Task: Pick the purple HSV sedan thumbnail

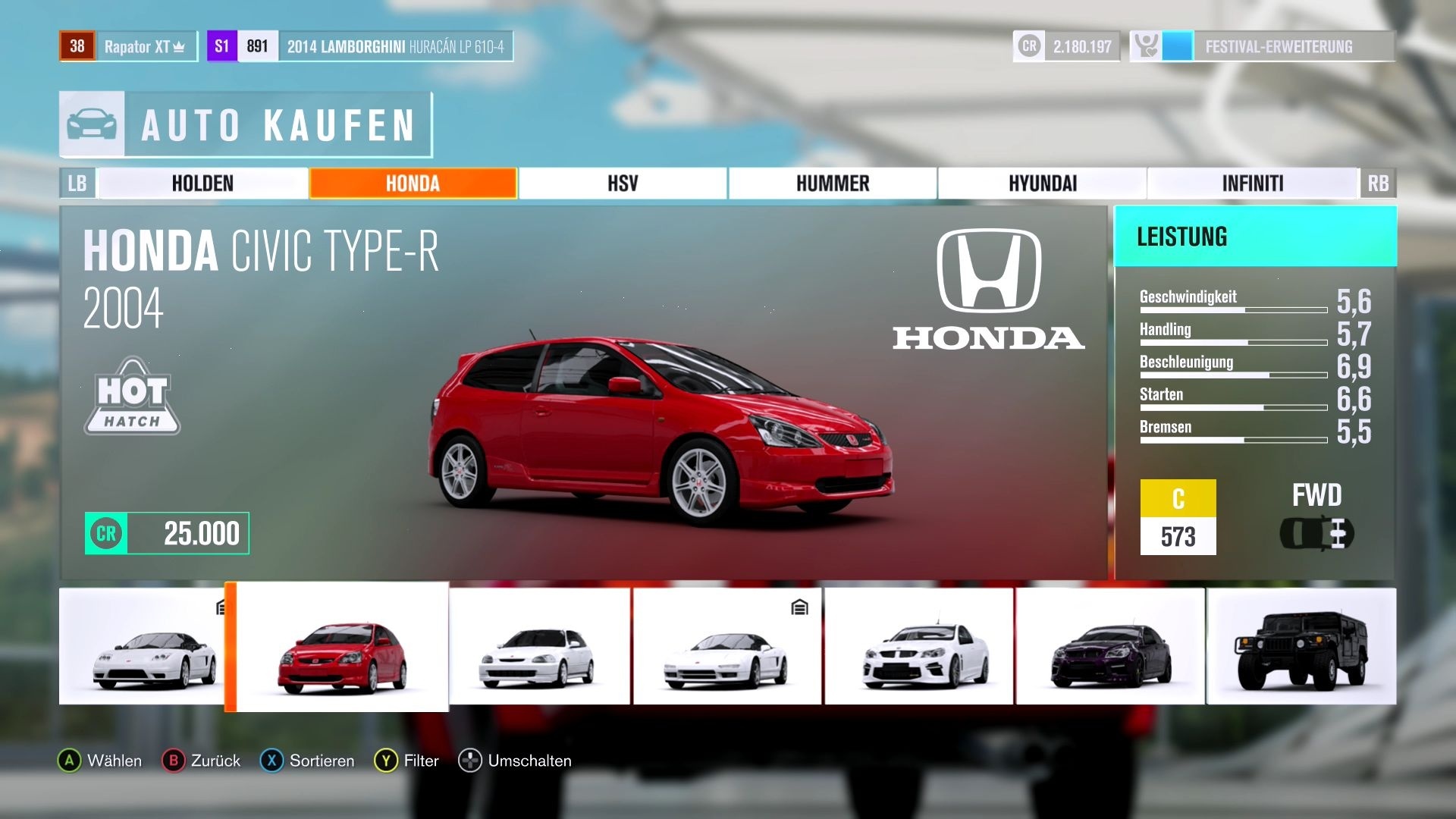Action: [x=1110, y=648]
